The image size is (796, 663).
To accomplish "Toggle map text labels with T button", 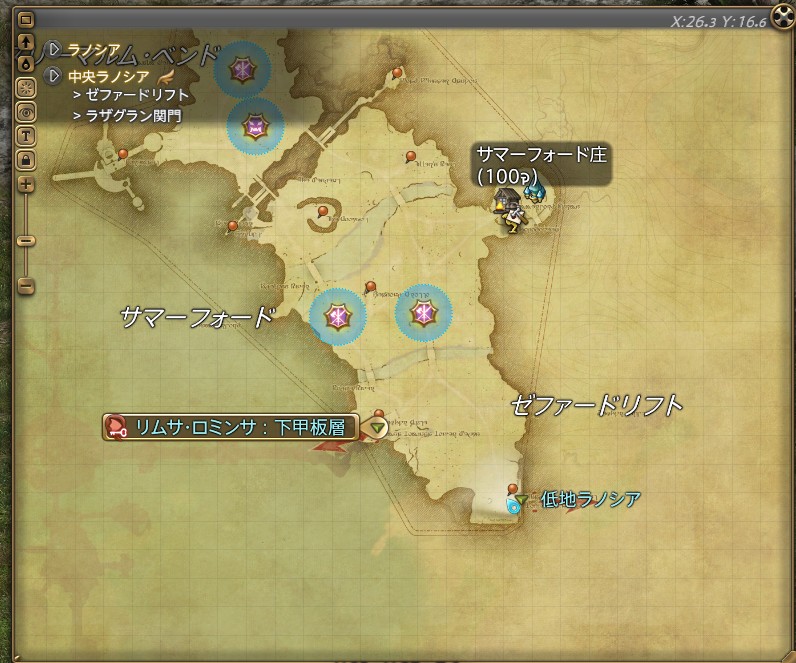I will click(26, 135).
